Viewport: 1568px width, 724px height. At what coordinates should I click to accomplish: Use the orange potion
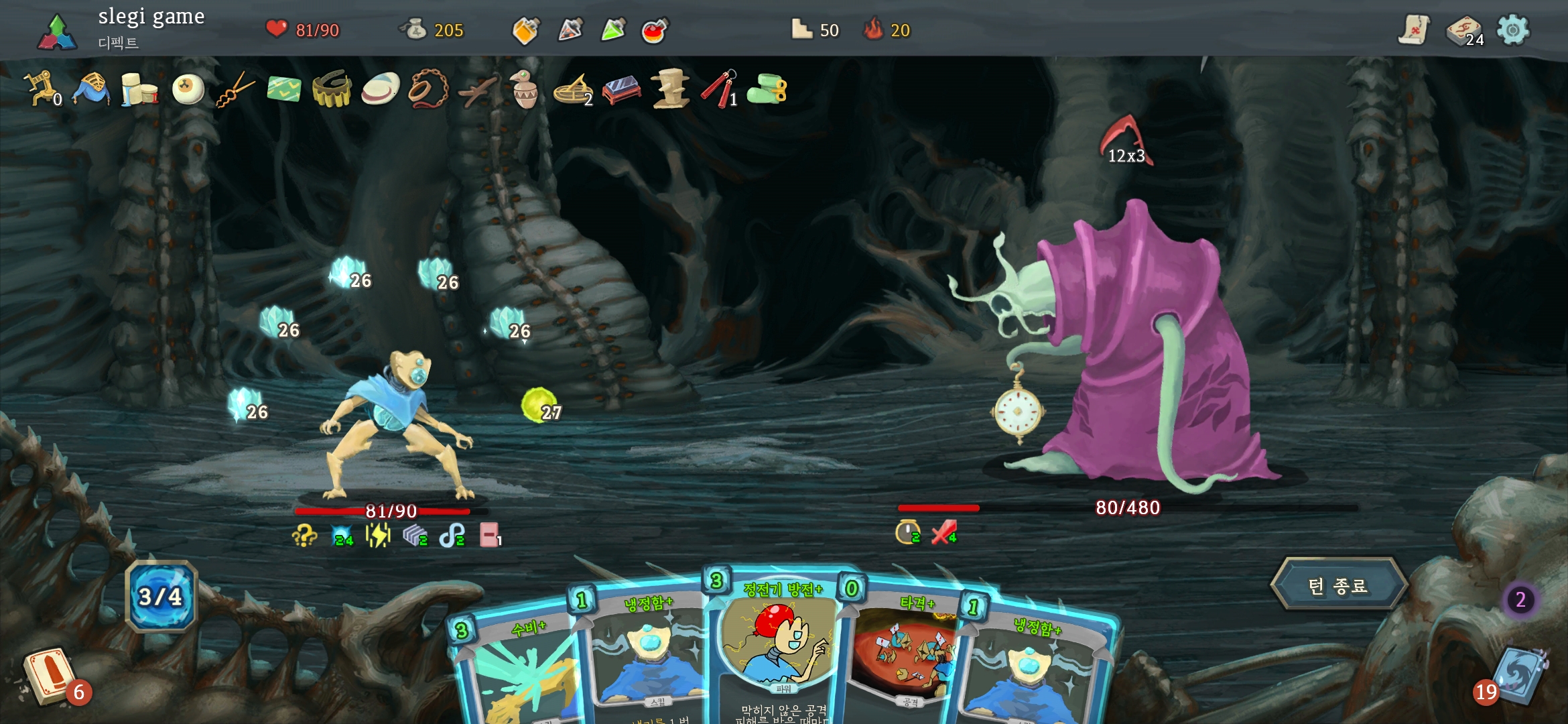(x=526, y=30)
